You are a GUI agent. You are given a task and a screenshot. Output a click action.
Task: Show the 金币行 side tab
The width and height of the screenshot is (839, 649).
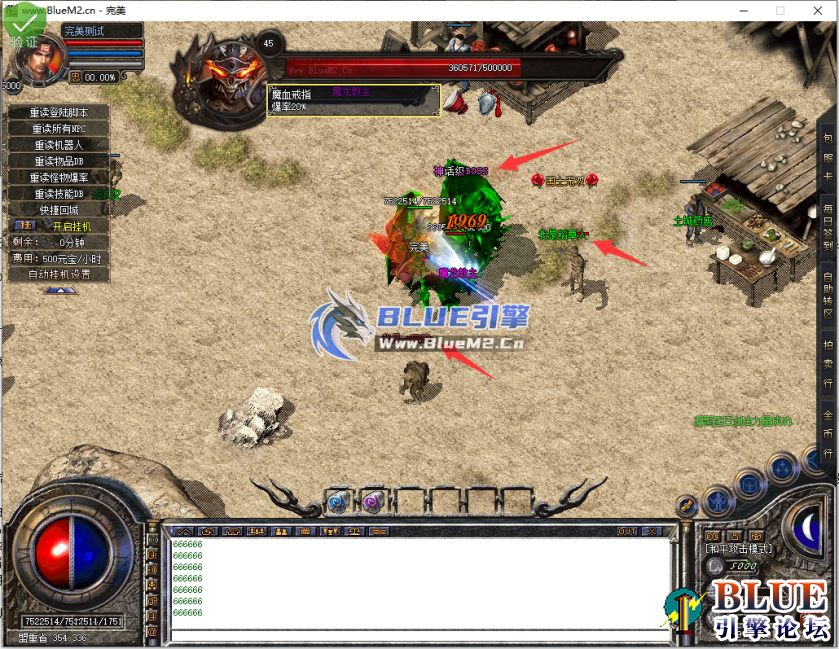[828, 431]
